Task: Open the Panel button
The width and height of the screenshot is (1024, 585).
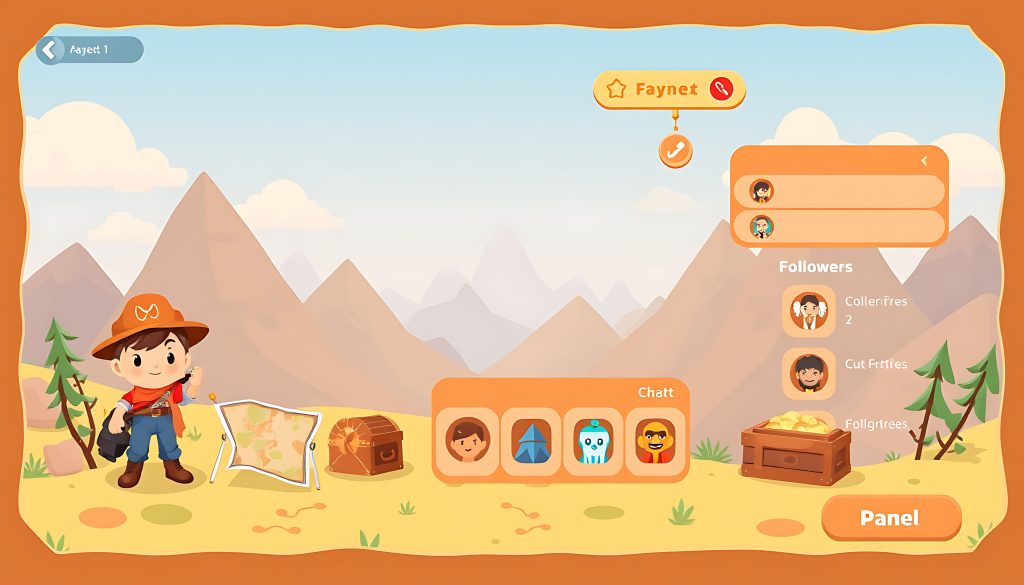Action: 890,518
